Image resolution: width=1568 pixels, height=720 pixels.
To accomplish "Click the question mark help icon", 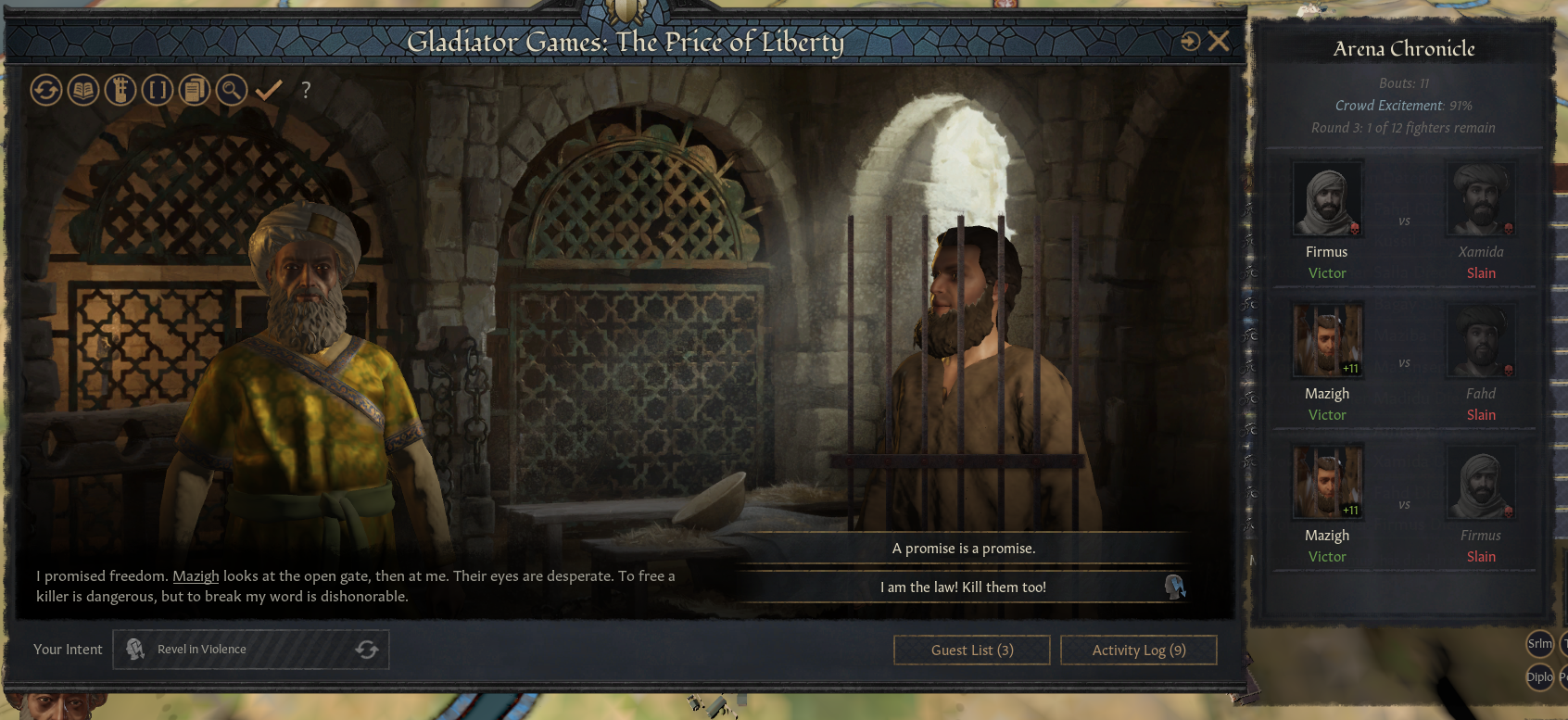I will tap(306, 90).
